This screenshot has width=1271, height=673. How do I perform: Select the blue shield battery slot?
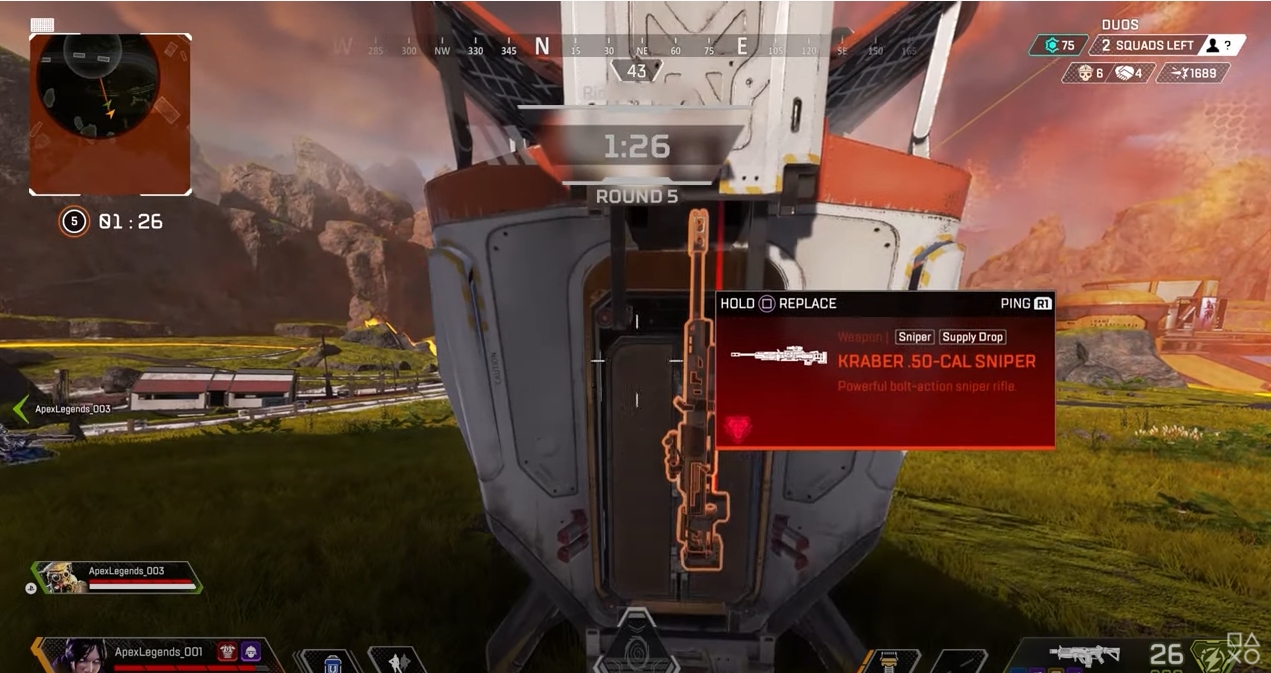pos(332,661)
